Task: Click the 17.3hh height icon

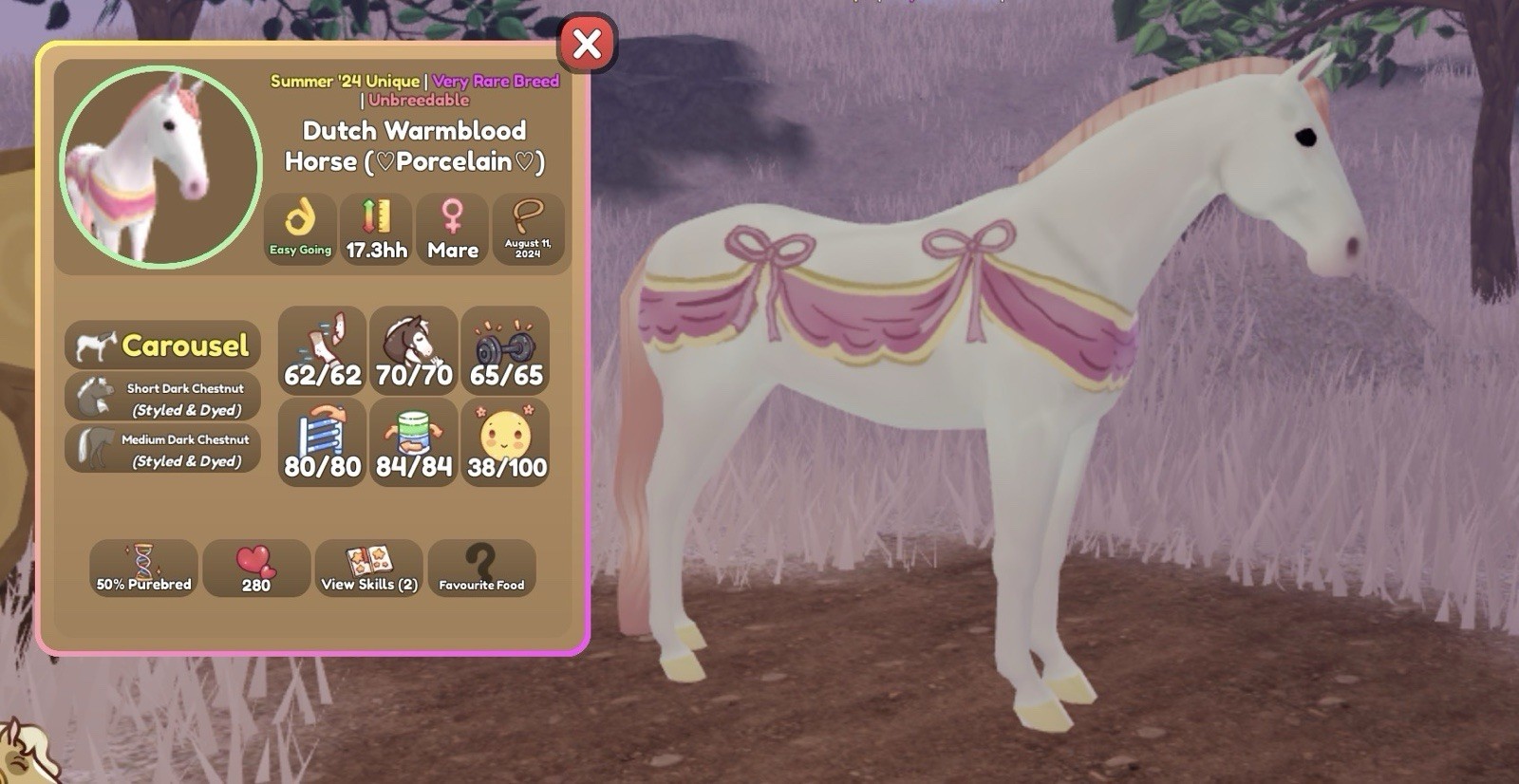Action: (376, 229)
